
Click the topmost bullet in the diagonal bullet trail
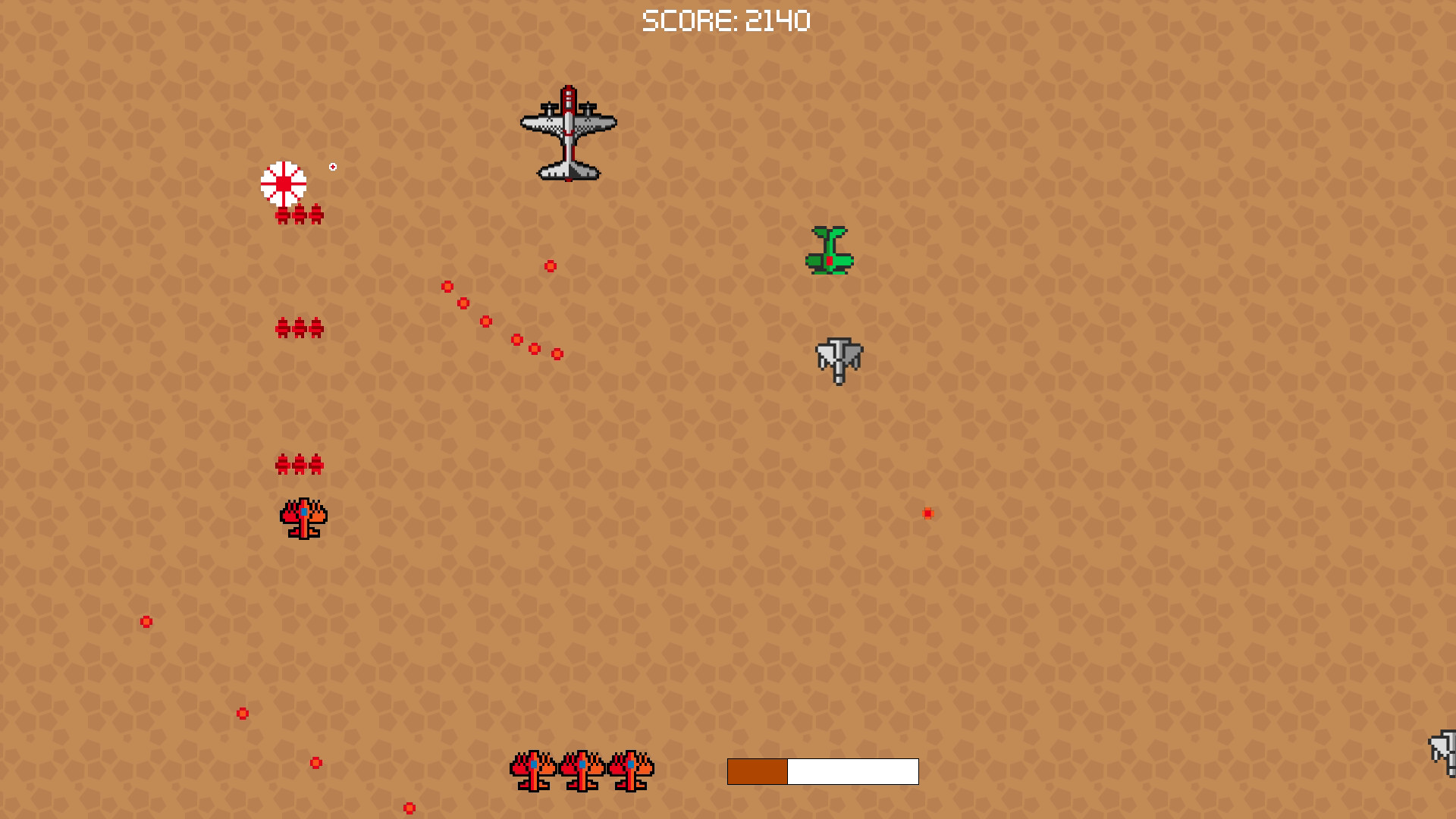click(x=447, y=284)
